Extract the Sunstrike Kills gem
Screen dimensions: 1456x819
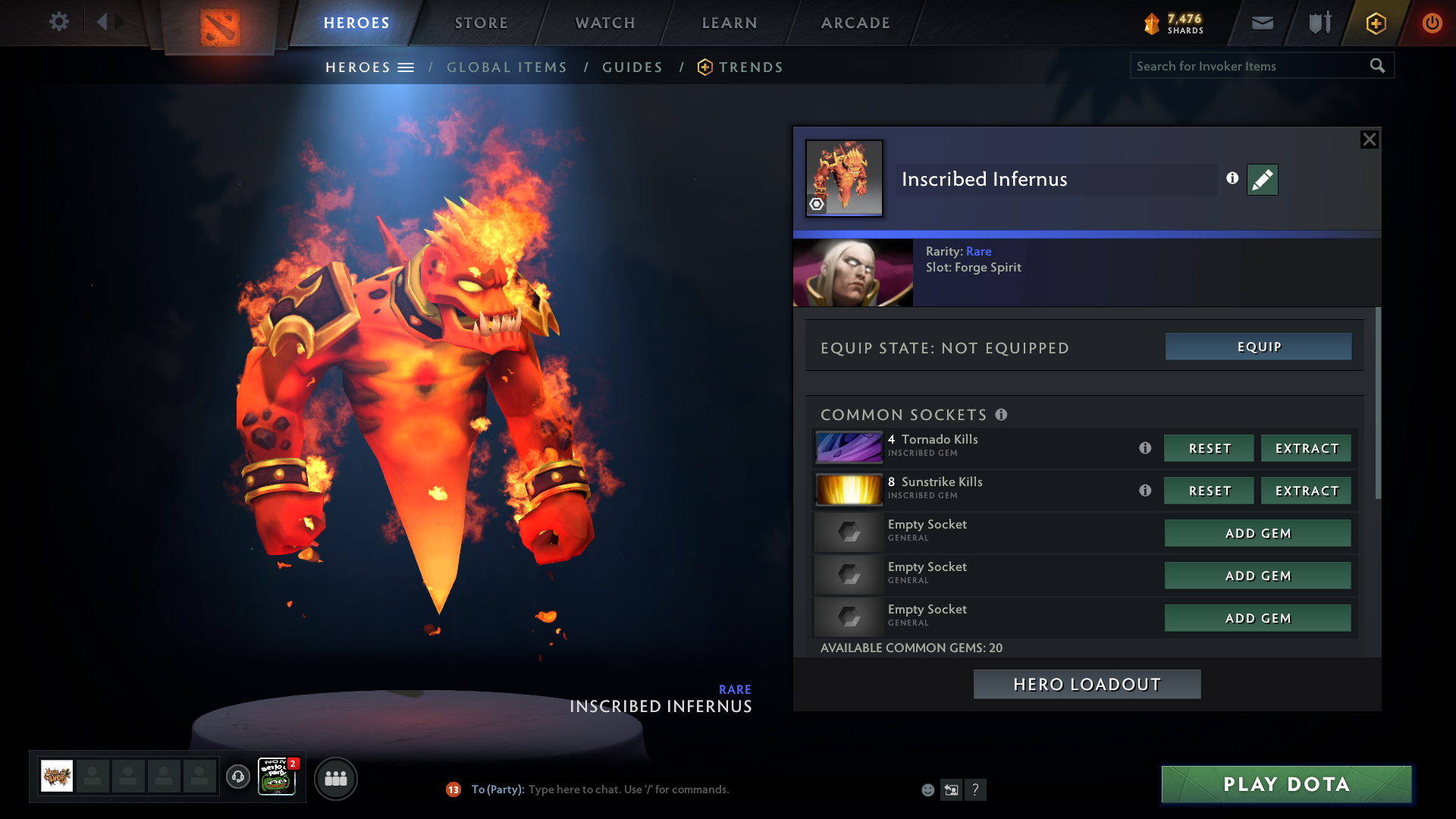click(x=1306, y=491)
